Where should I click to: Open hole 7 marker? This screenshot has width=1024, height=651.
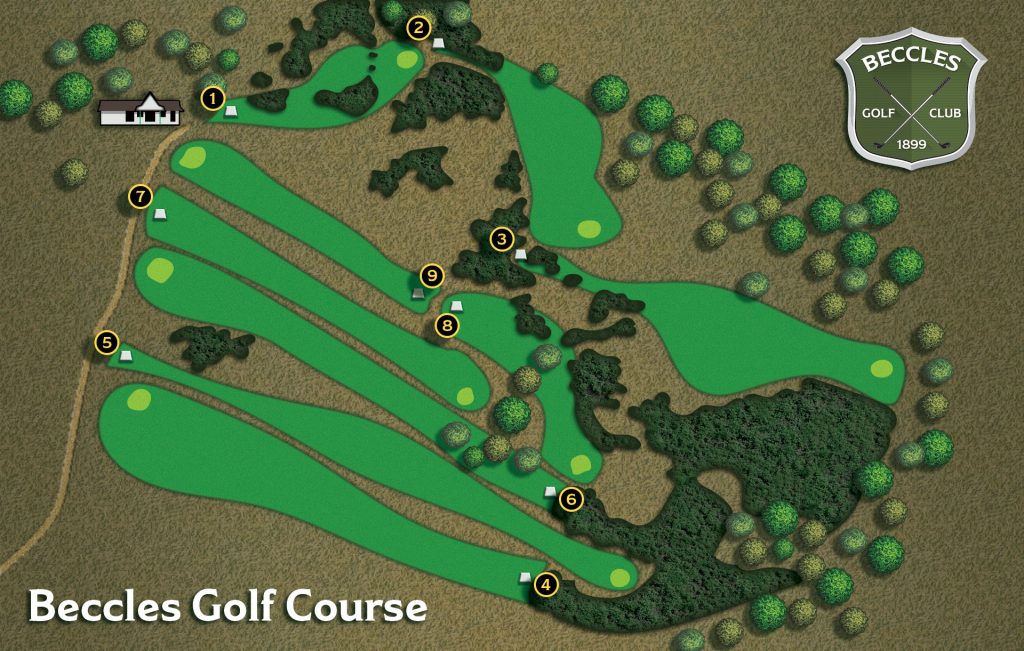(x=140, y=197)
